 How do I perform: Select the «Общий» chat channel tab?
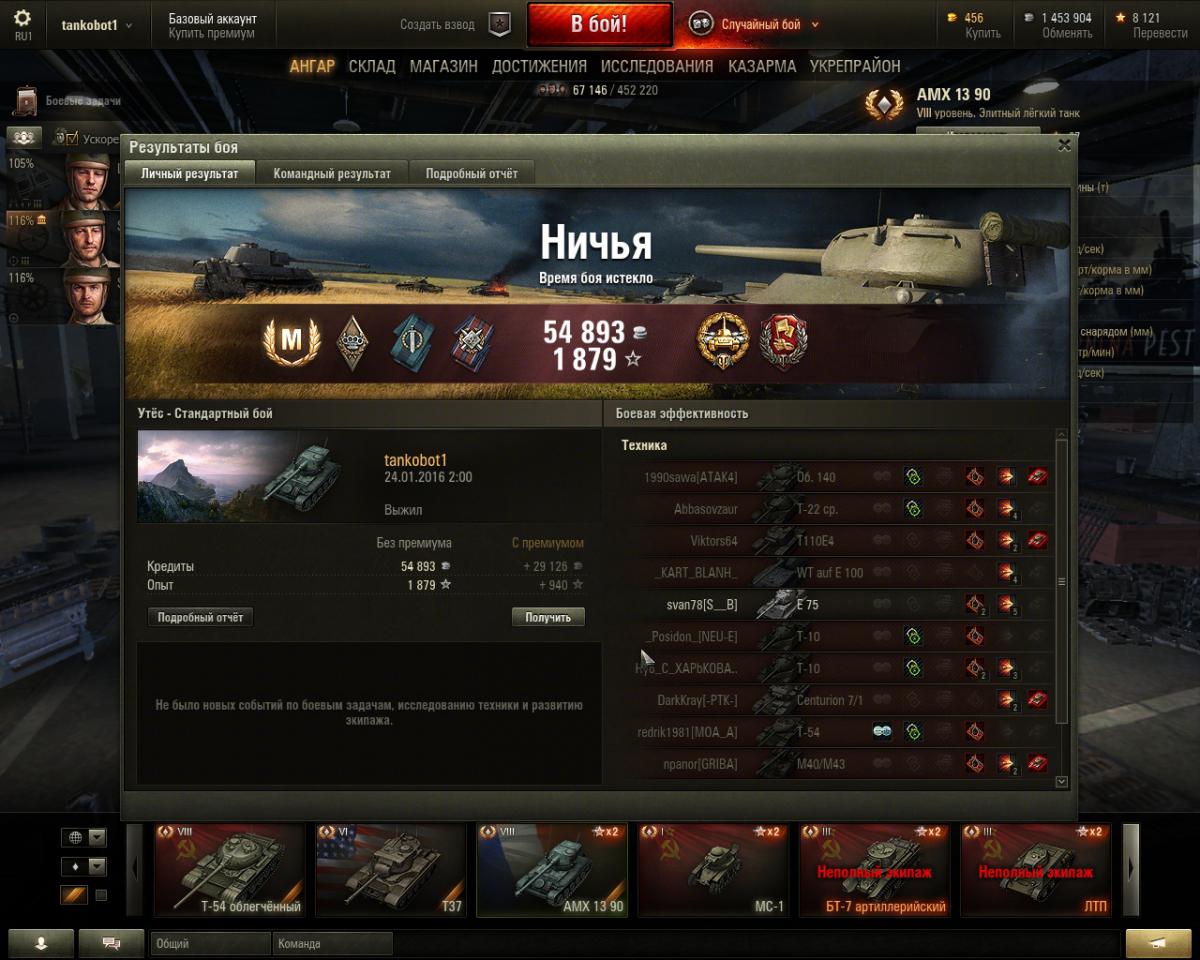tap(210, 943)
